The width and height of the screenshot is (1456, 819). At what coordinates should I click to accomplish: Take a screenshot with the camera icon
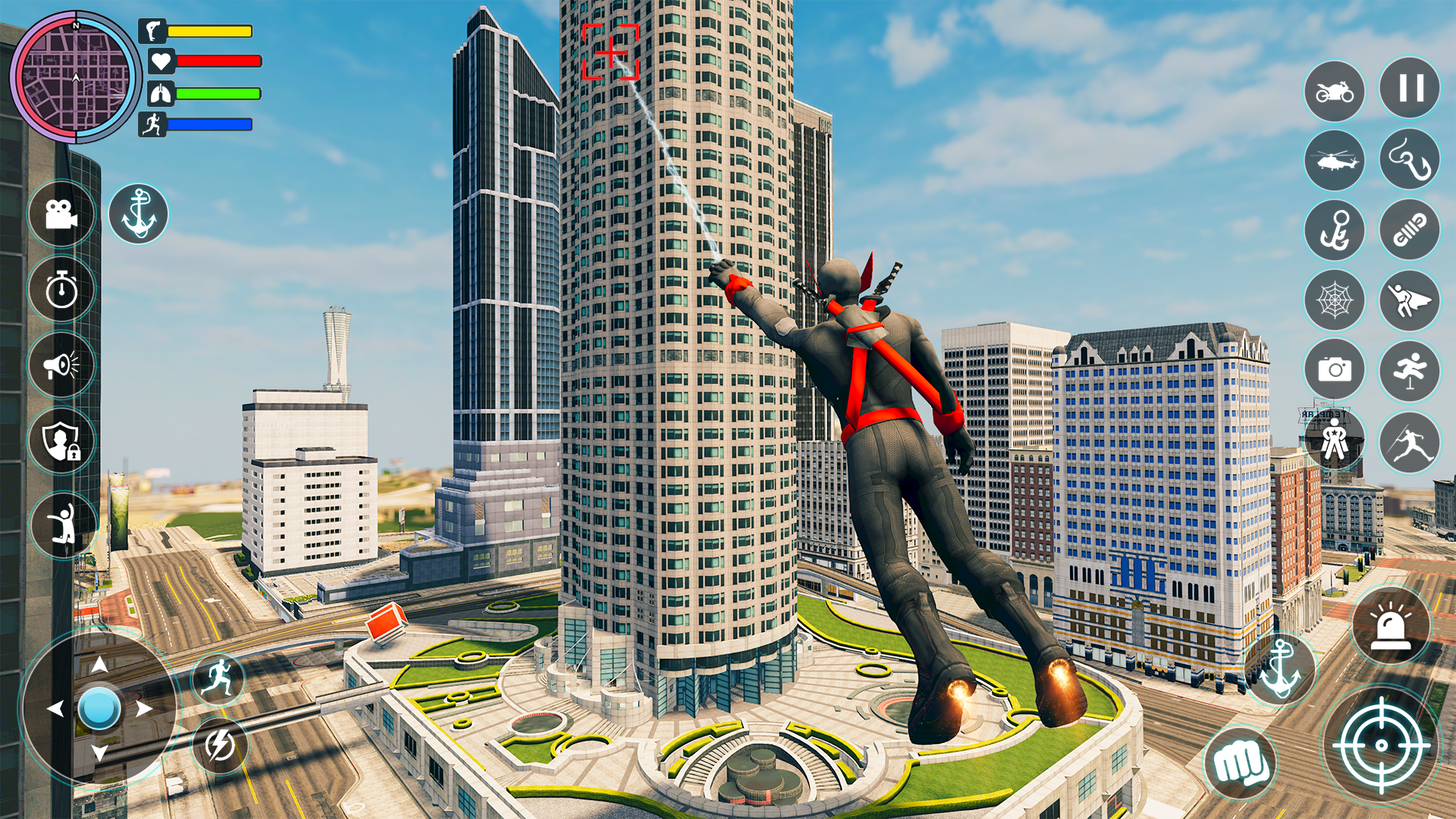(1335, 370)
